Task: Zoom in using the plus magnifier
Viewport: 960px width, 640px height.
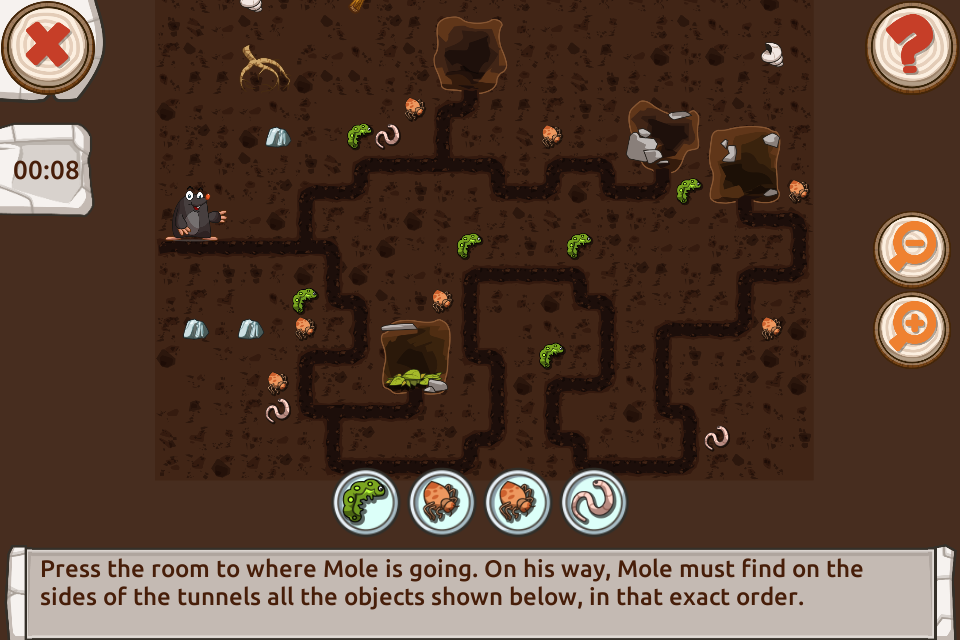Action: pos(911,328)
